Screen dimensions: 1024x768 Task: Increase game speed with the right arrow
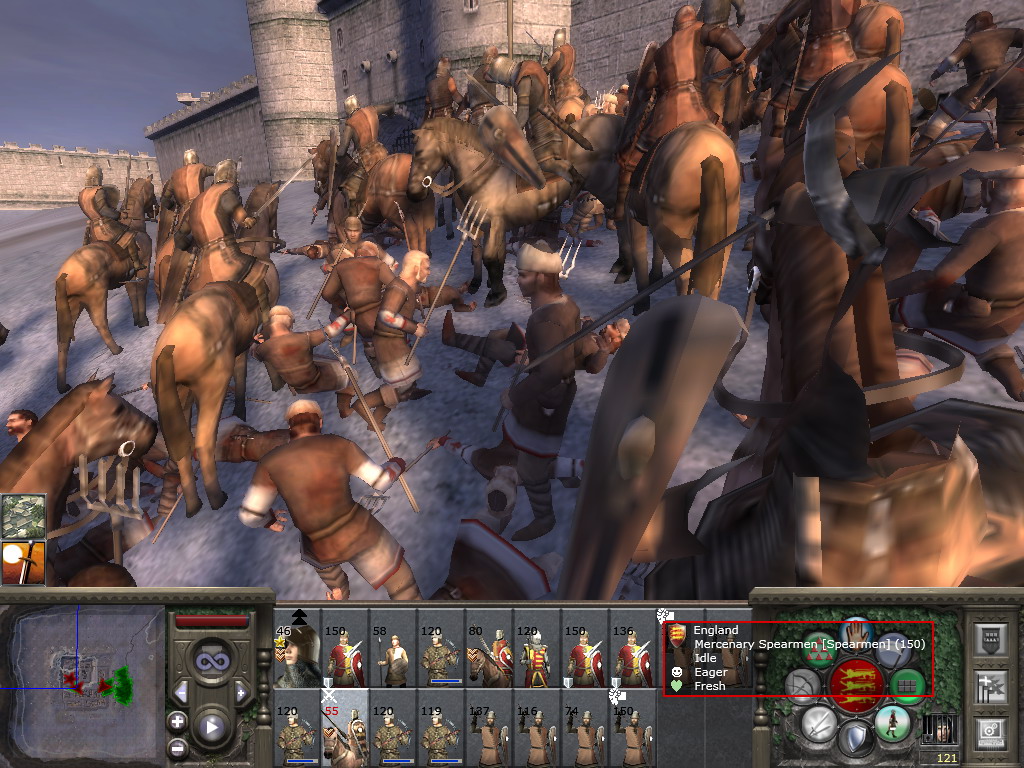241,692
